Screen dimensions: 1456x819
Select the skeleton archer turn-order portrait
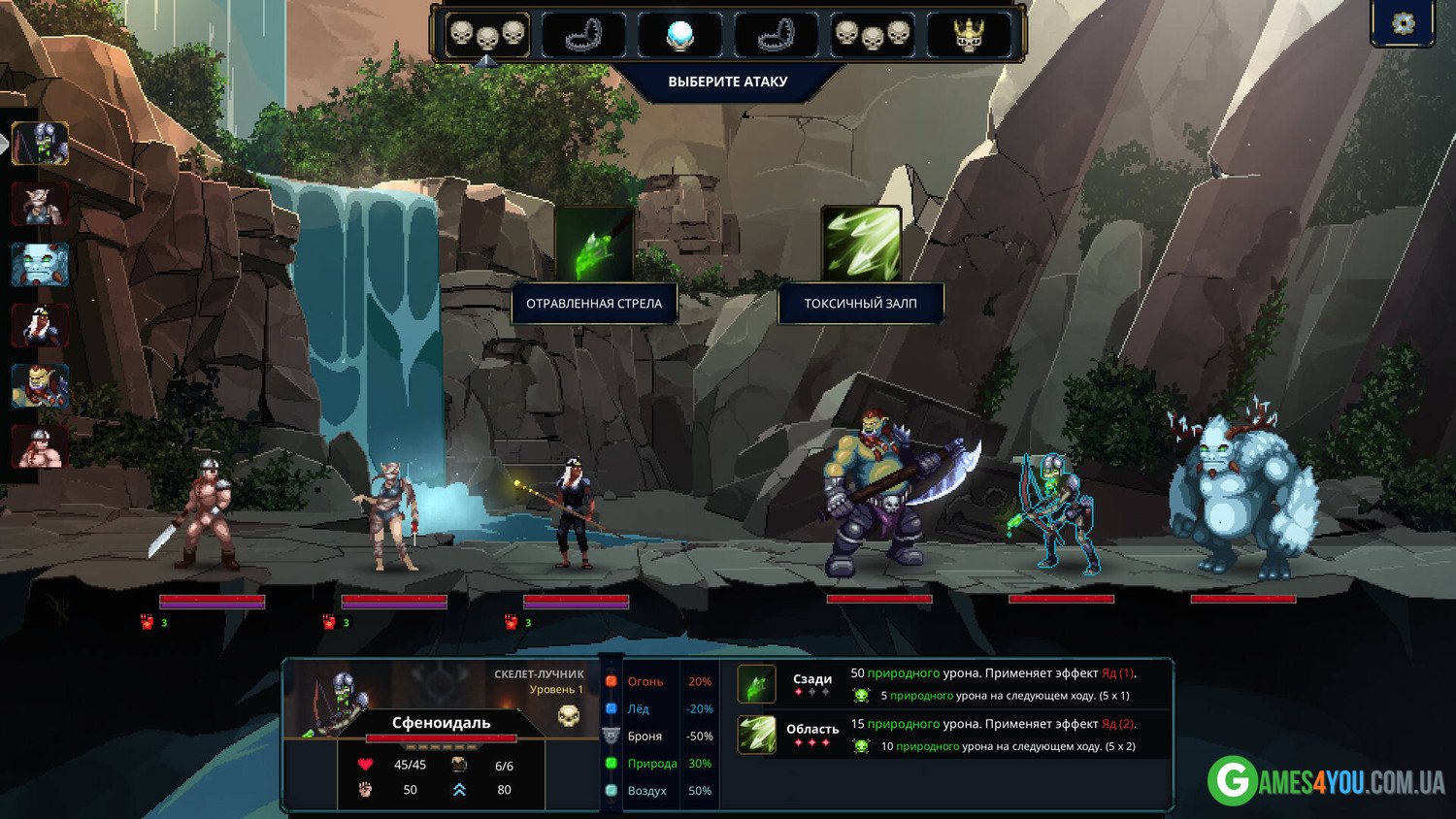(40, 144)
